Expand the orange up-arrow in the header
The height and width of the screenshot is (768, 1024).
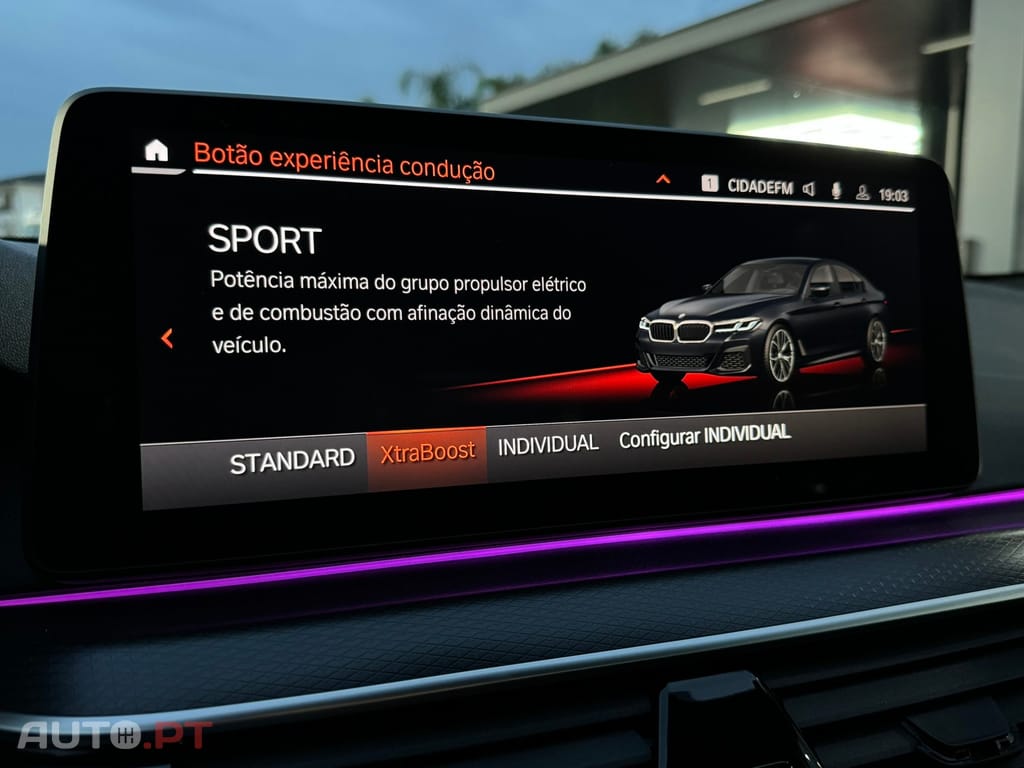(x=662, y=180)
